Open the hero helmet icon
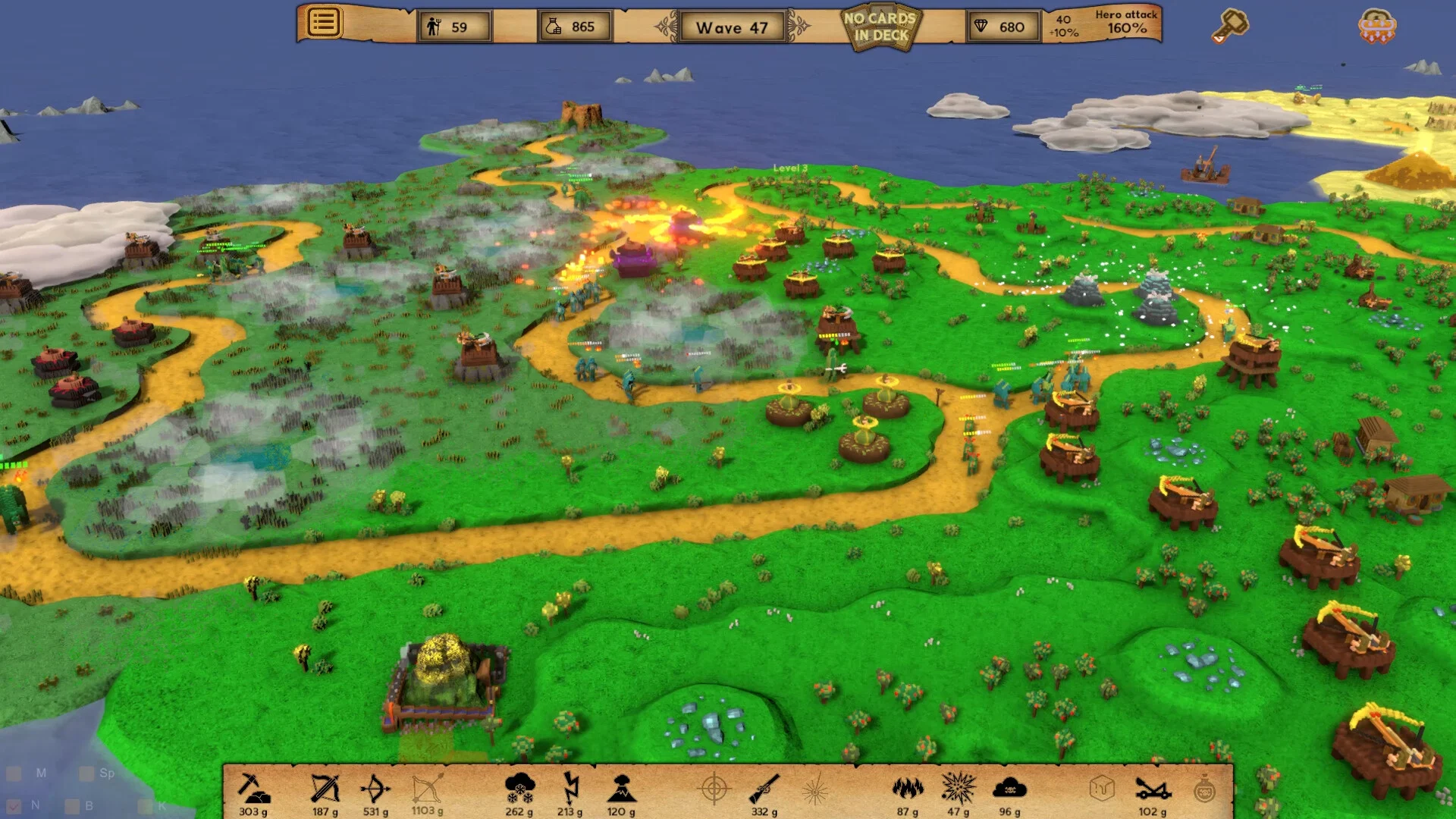Viewport: 1456px width, 819px height. tap(1376, 26)
